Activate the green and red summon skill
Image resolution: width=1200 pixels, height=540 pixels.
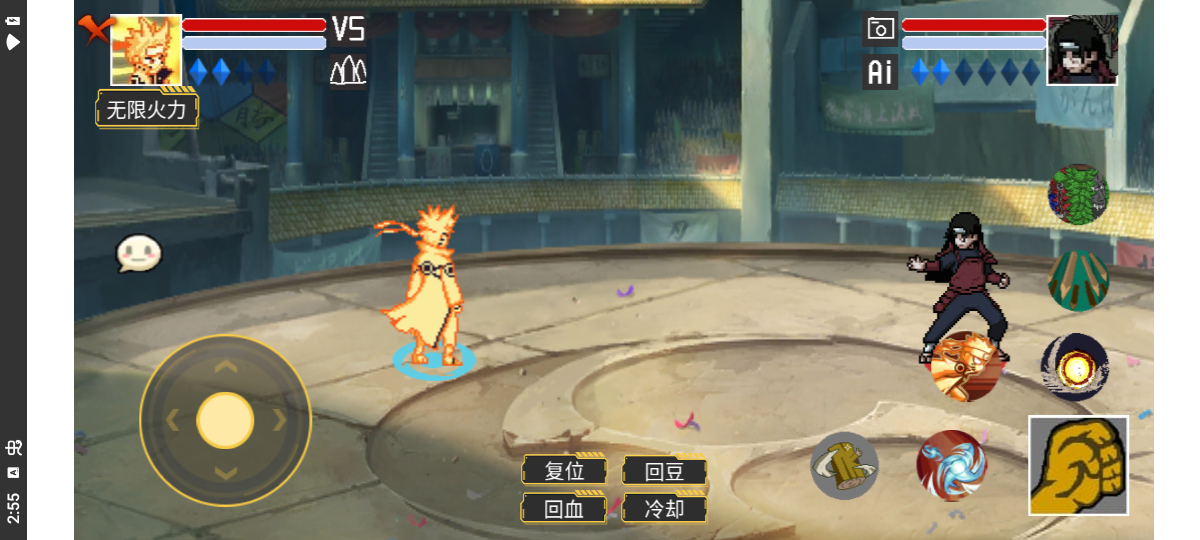point(1078,194)
